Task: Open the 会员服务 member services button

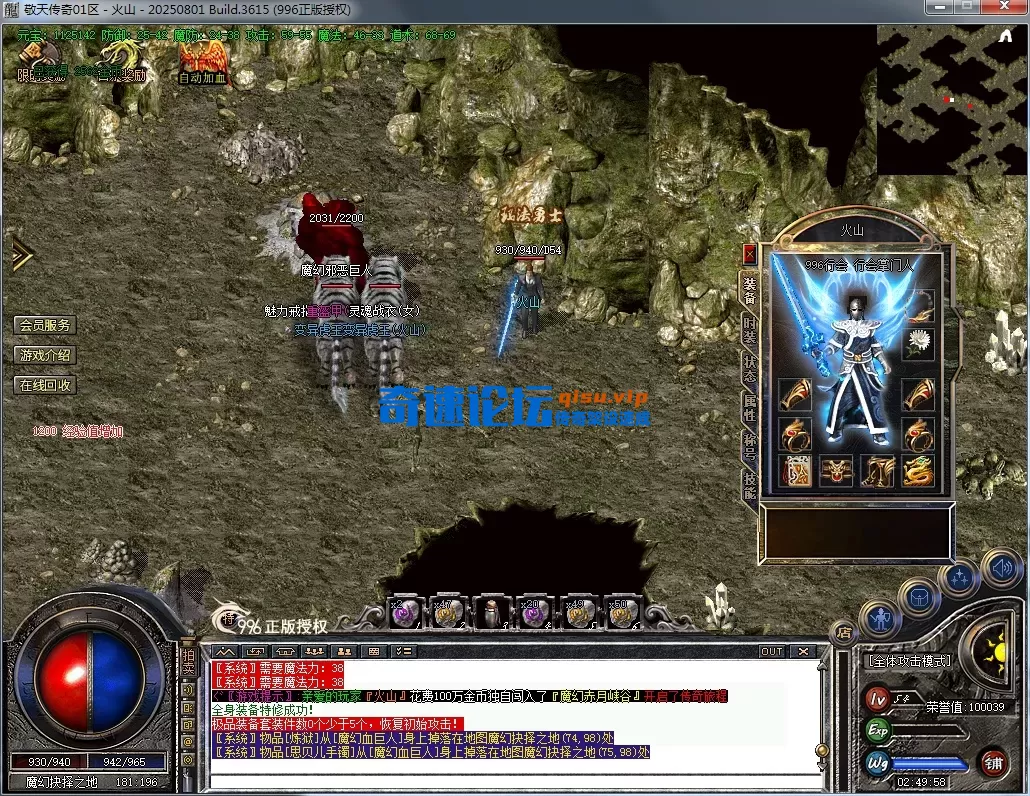Action: tap(45, 325)
